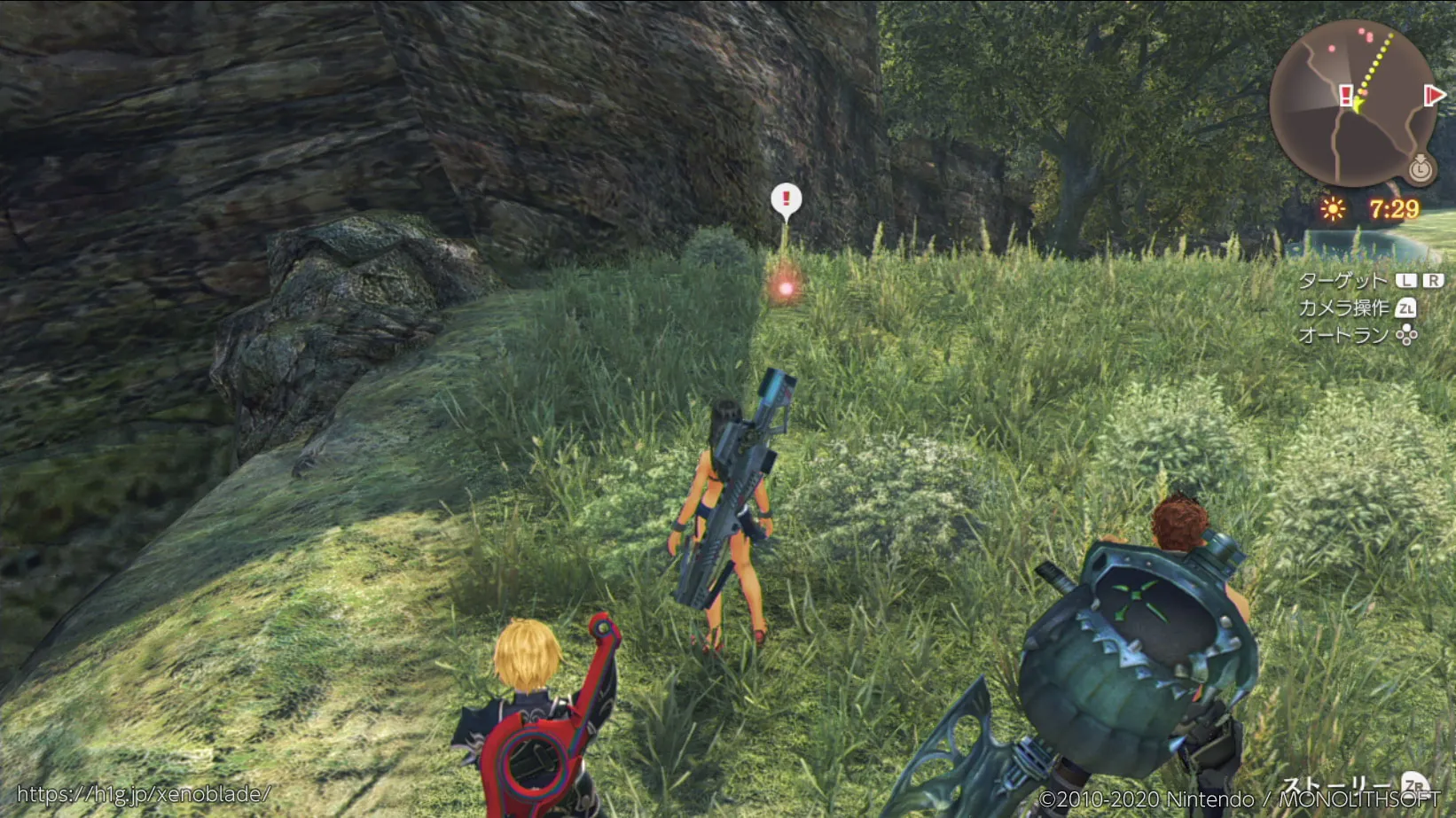Open the circular minimap
1456x818 pixels.
[x=1351, y=103]
